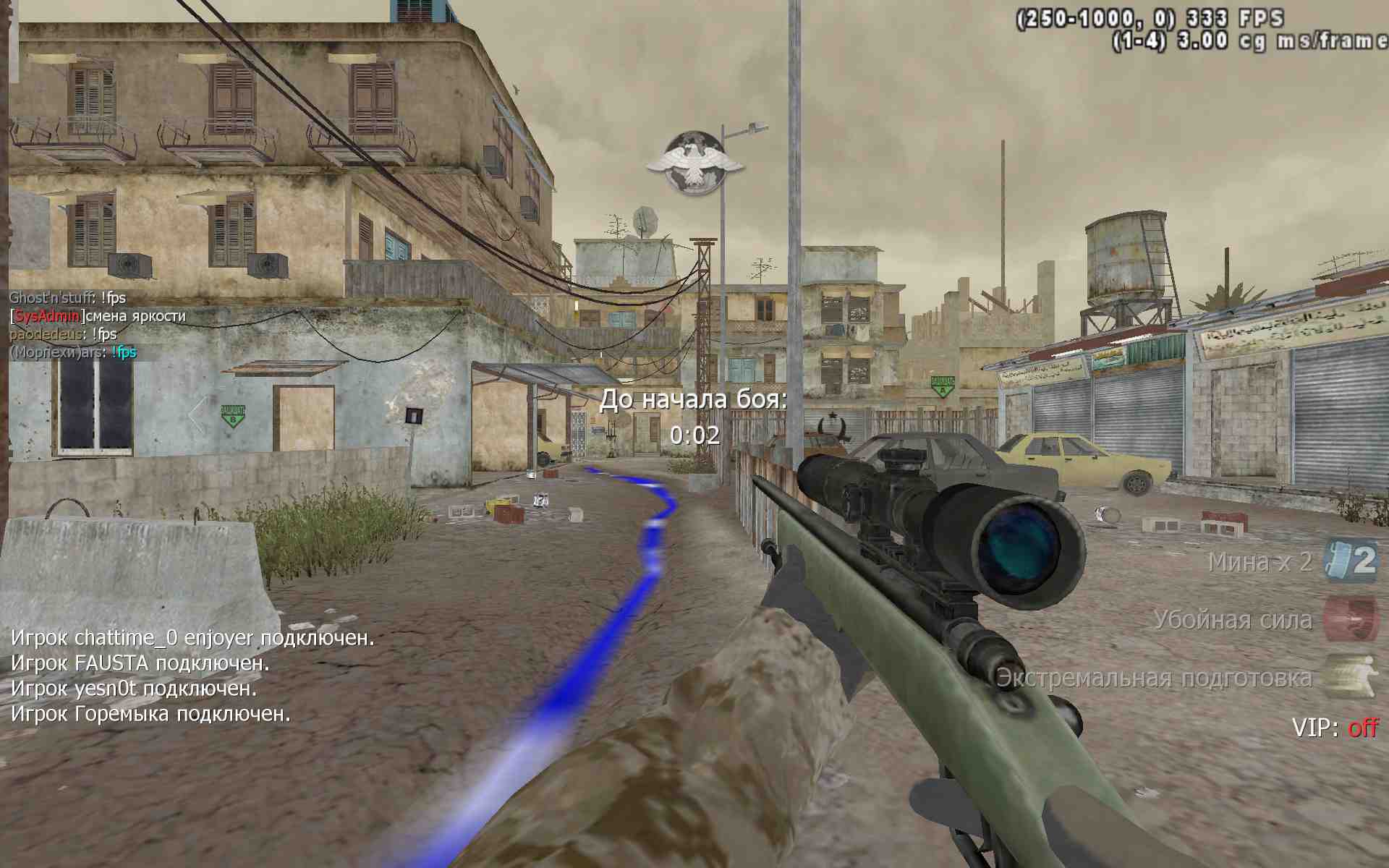
Task: Choose the Extreme Conditioning perk icon
Action: pos(1350,677)
